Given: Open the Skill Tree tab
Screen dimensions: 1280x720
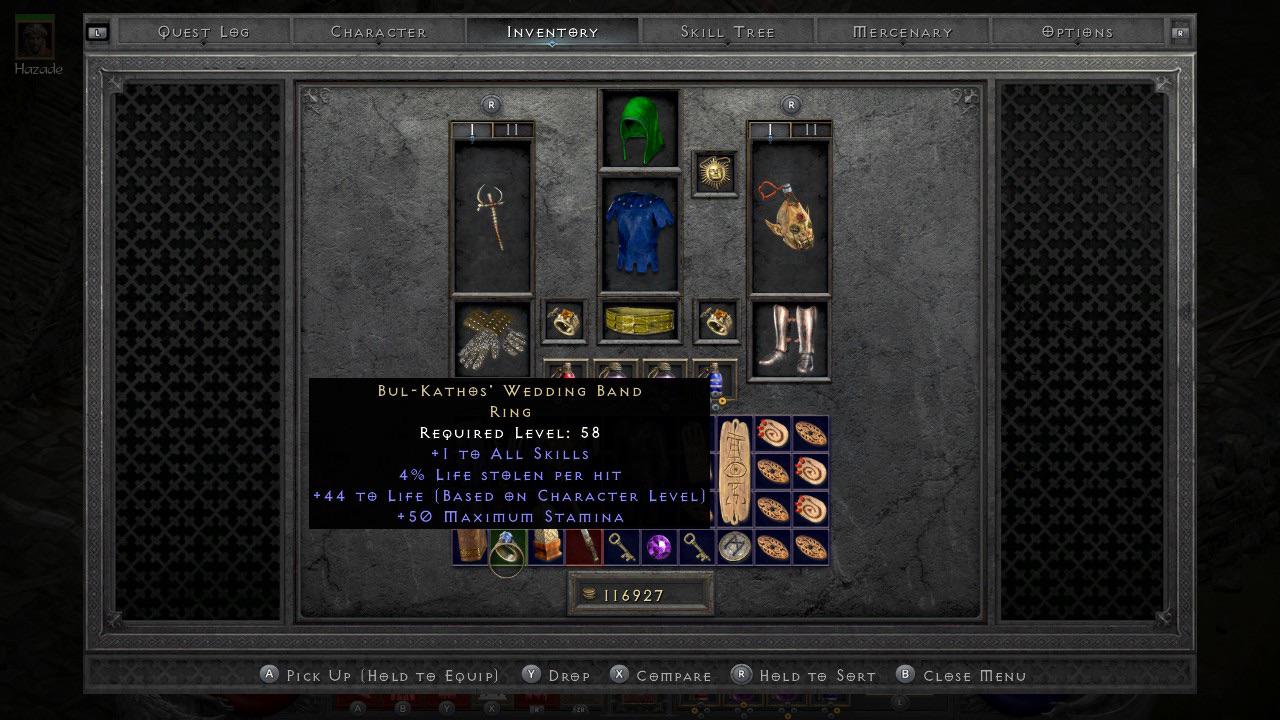Looking at the screenshot, I should point(726,31).
